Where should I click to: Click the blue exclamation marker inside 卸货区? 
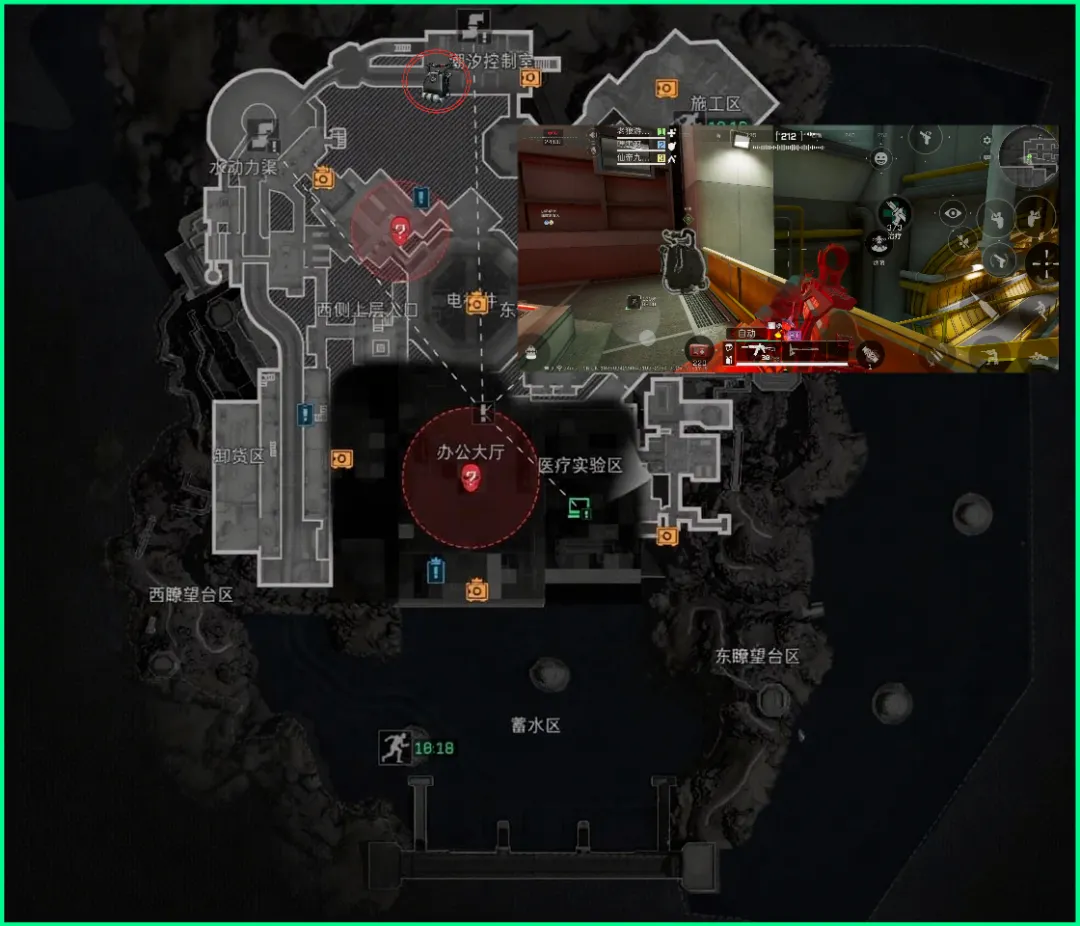point(305,413)
